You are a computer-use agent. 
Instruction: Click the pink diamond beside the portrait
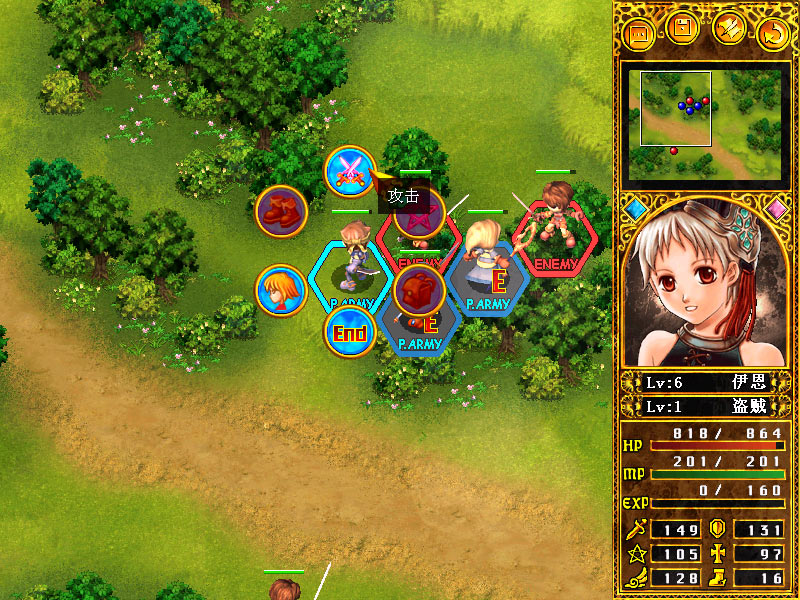(x=776, y=209)
